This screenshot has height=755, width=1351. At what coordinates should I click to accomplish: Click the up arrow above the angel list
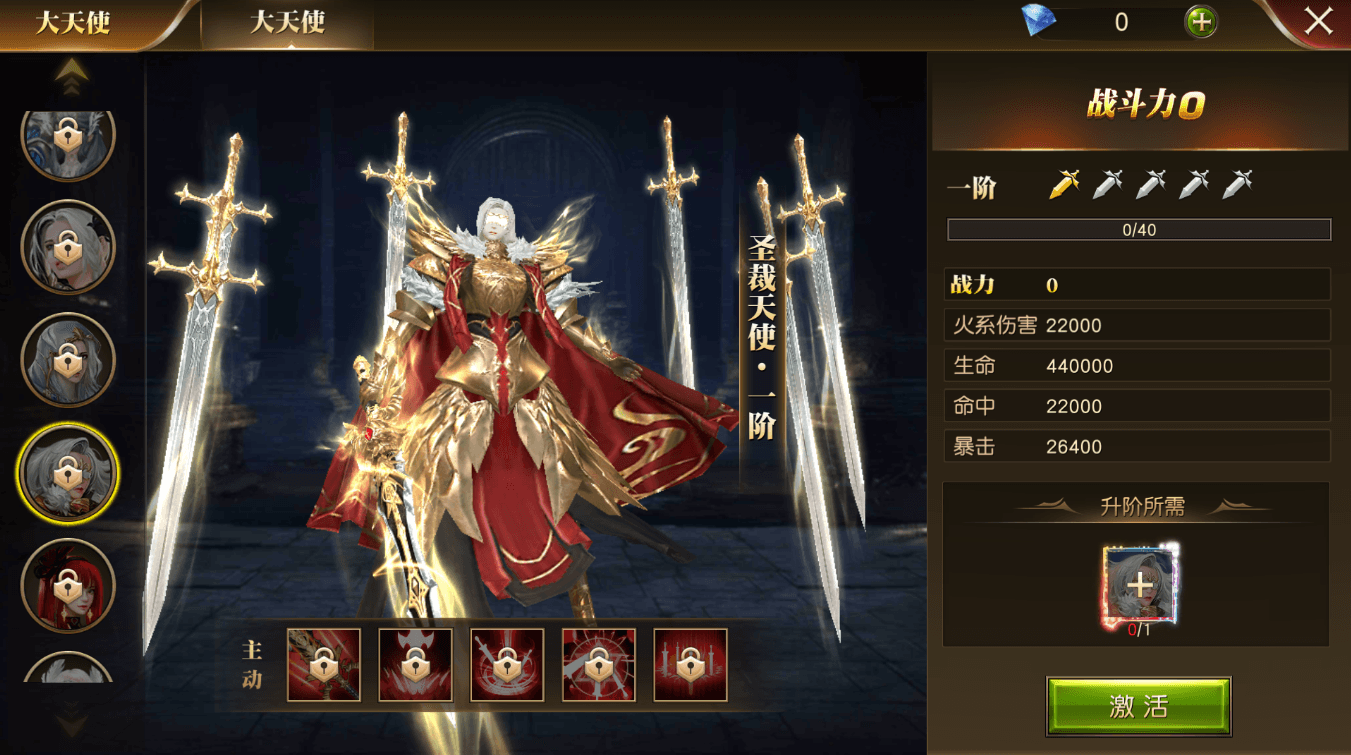tap(71, 74)
